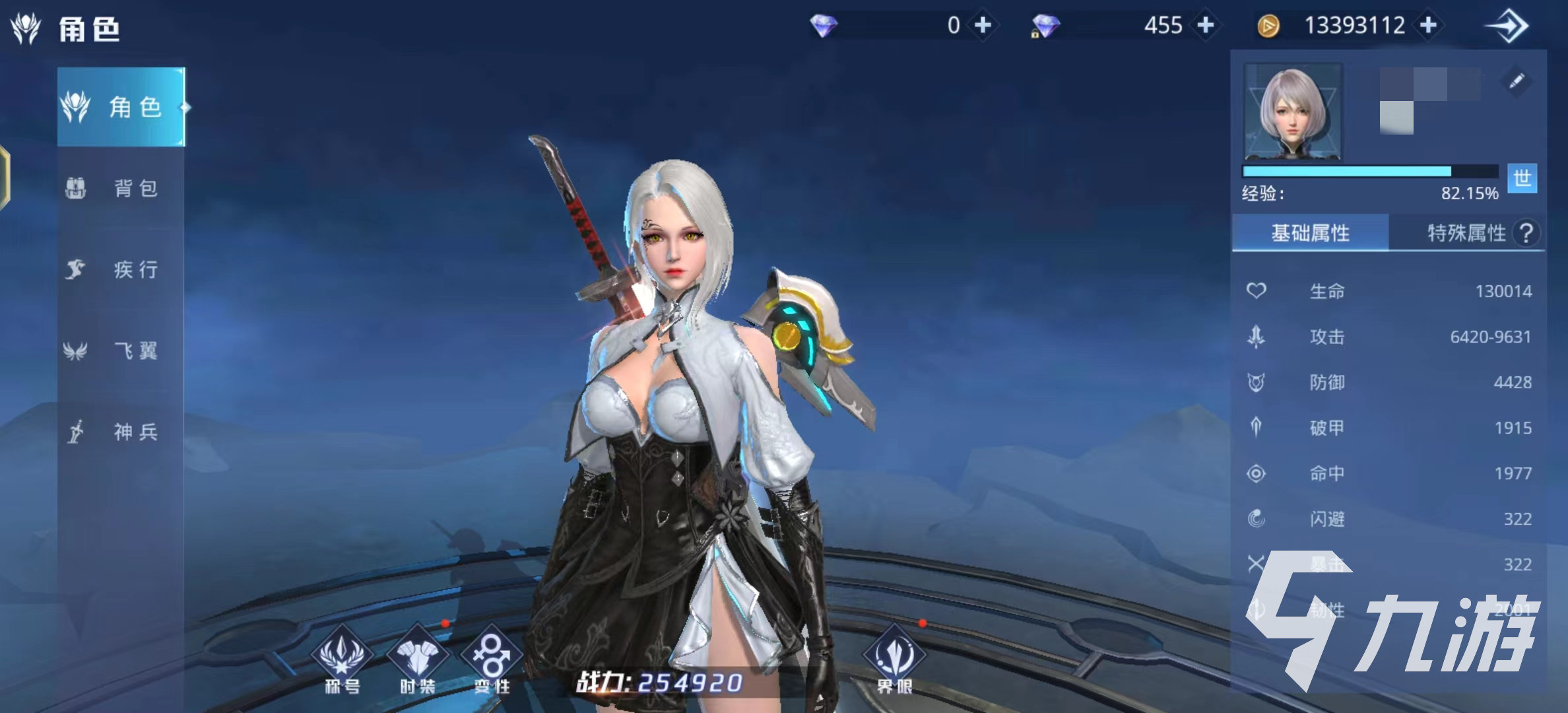Viewport: 1568px width, 713px height.
Task: Open the 界限 limit button
Action: click(894, 660)
